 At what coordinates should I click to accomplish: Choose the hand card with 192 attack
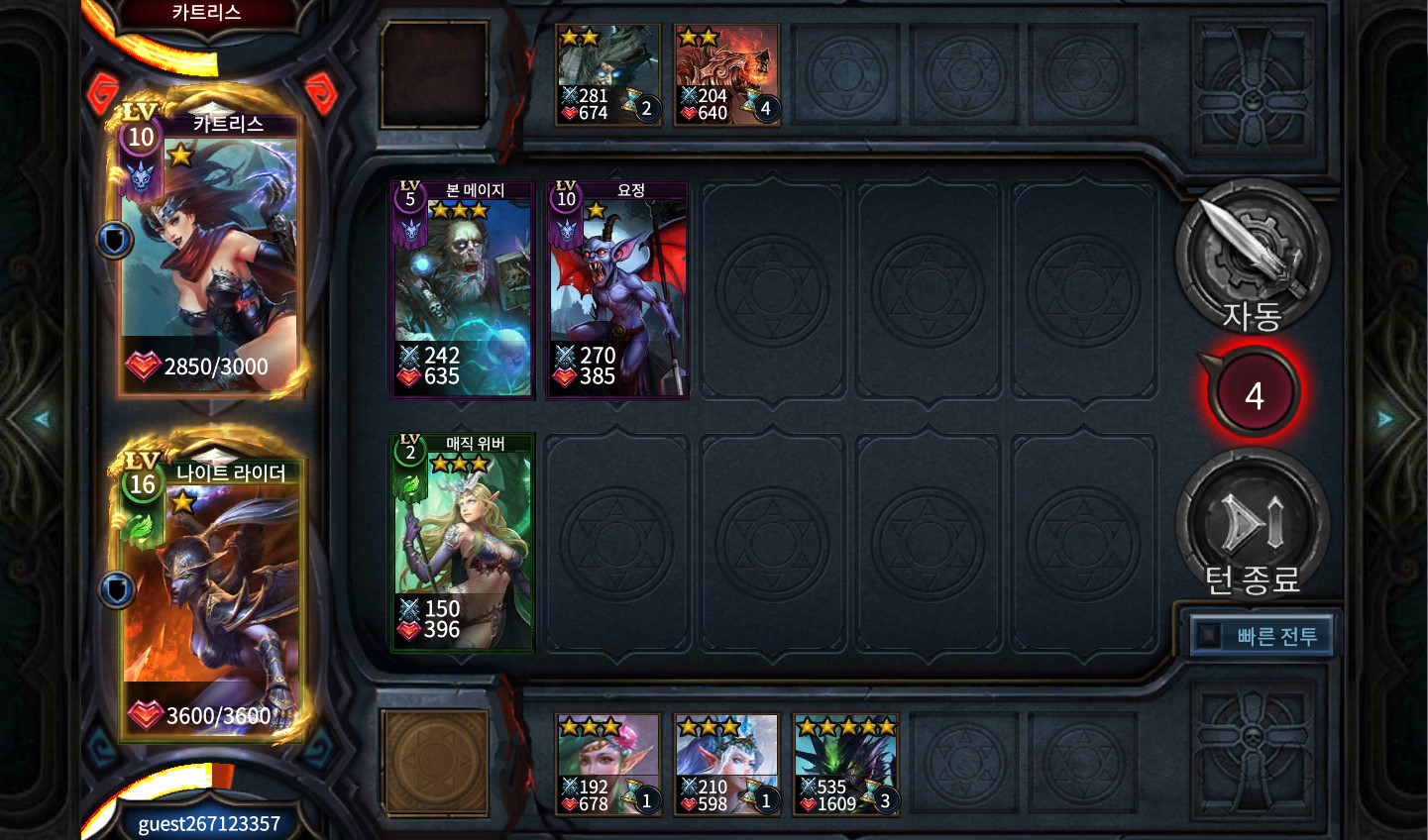pos(607,765)
